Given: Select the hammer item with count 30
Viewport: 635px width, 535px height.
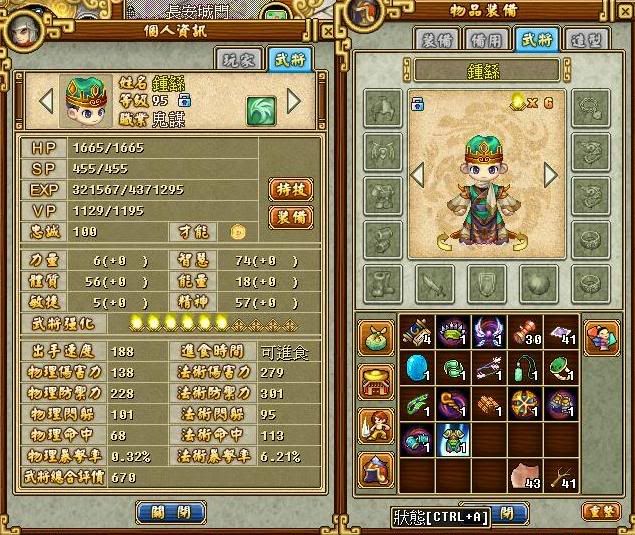Looking at the screenshot, I should point(527,331).
